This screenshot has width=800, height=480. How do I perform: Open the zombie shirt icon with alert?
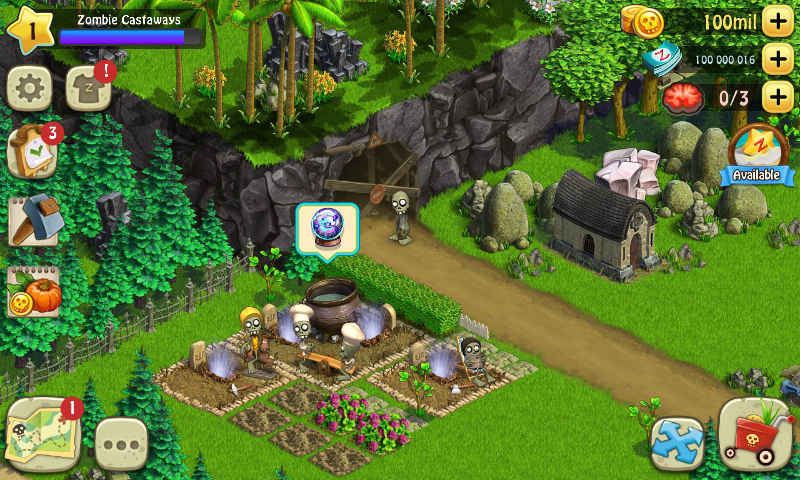[x=88, y=90]
